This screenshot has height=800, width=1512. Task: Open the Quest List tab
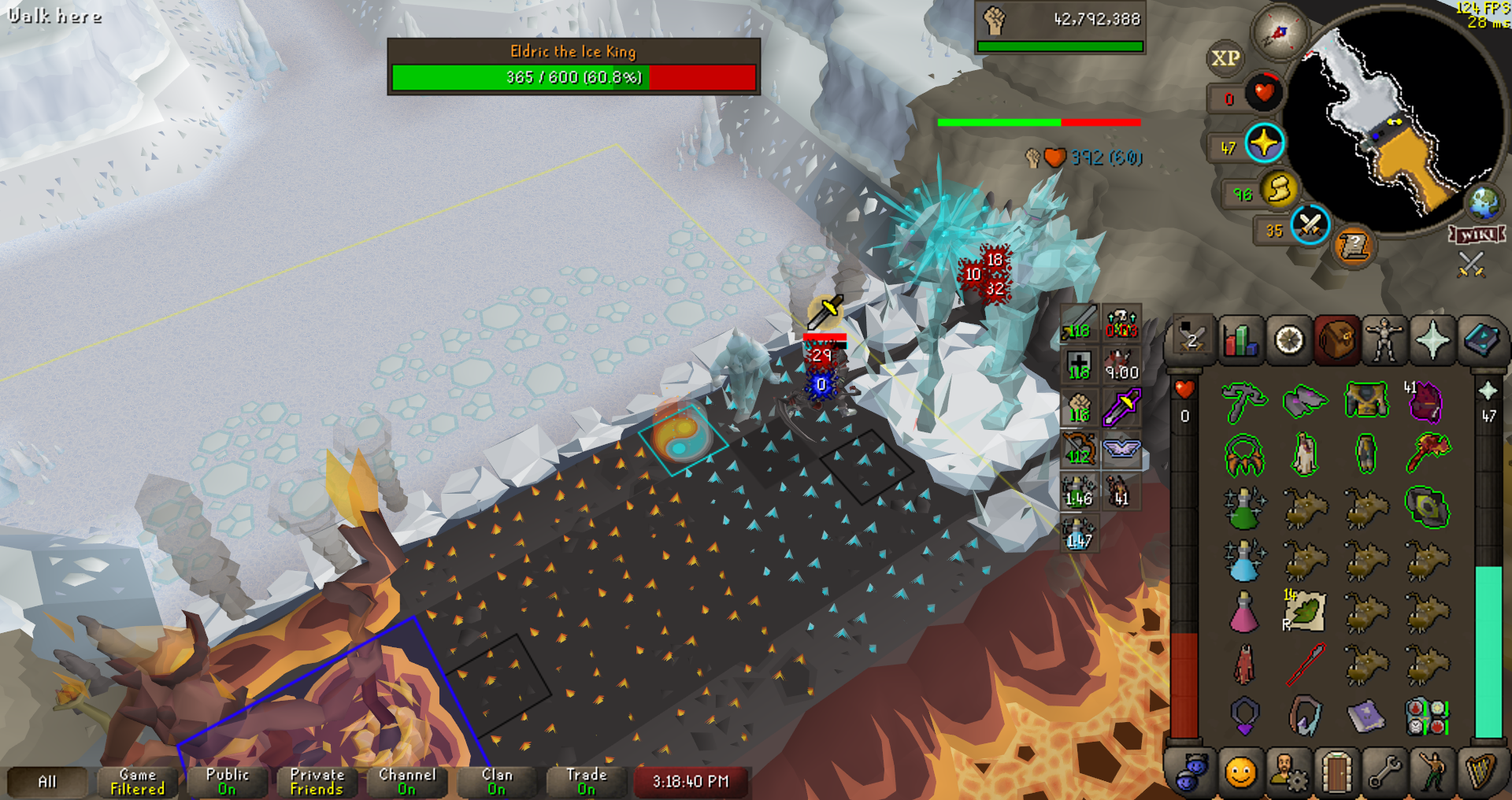pyautogui.click(x=1288, y=341)
